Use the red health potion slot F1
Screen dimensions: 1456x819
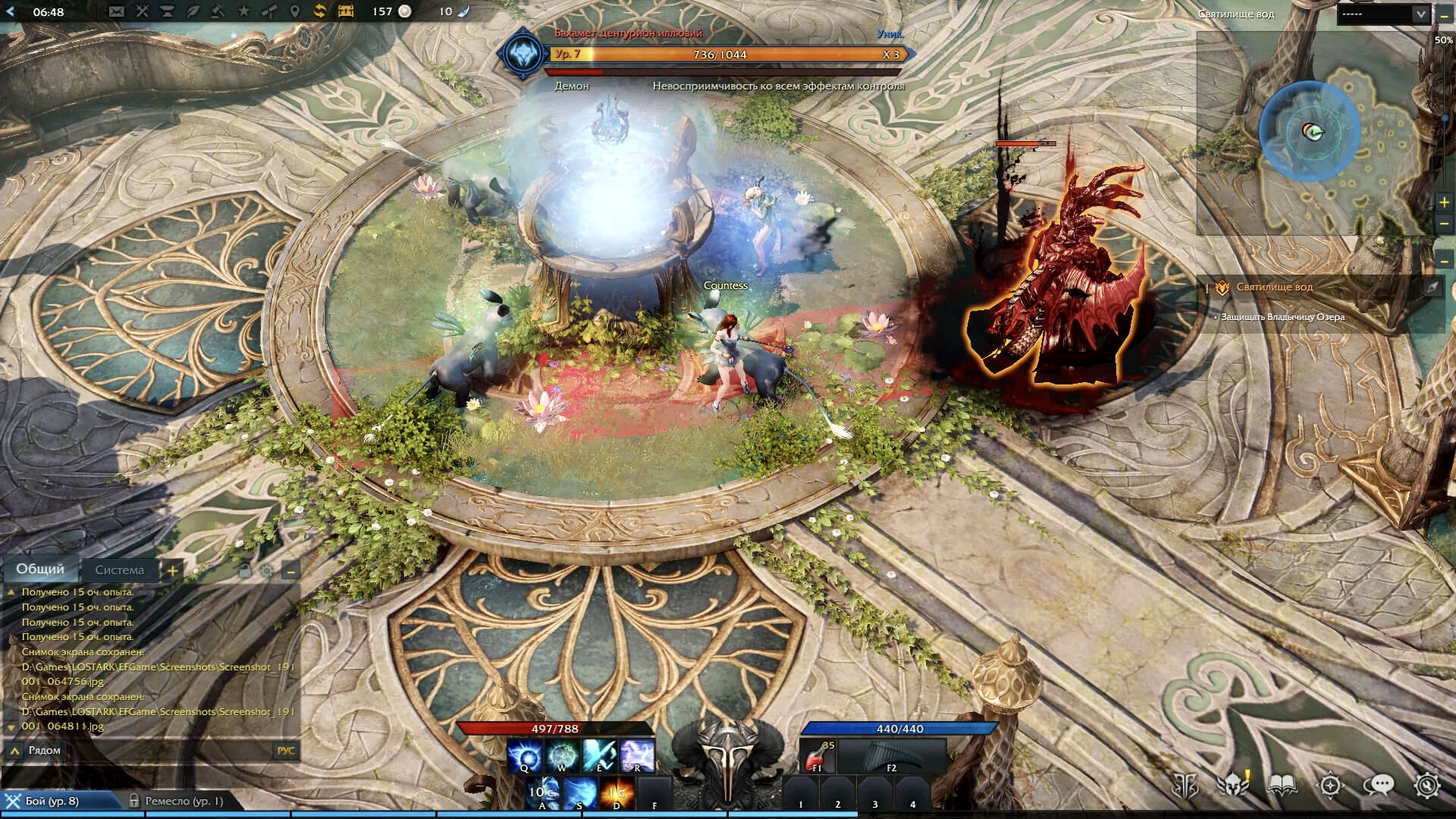(817, 756)
